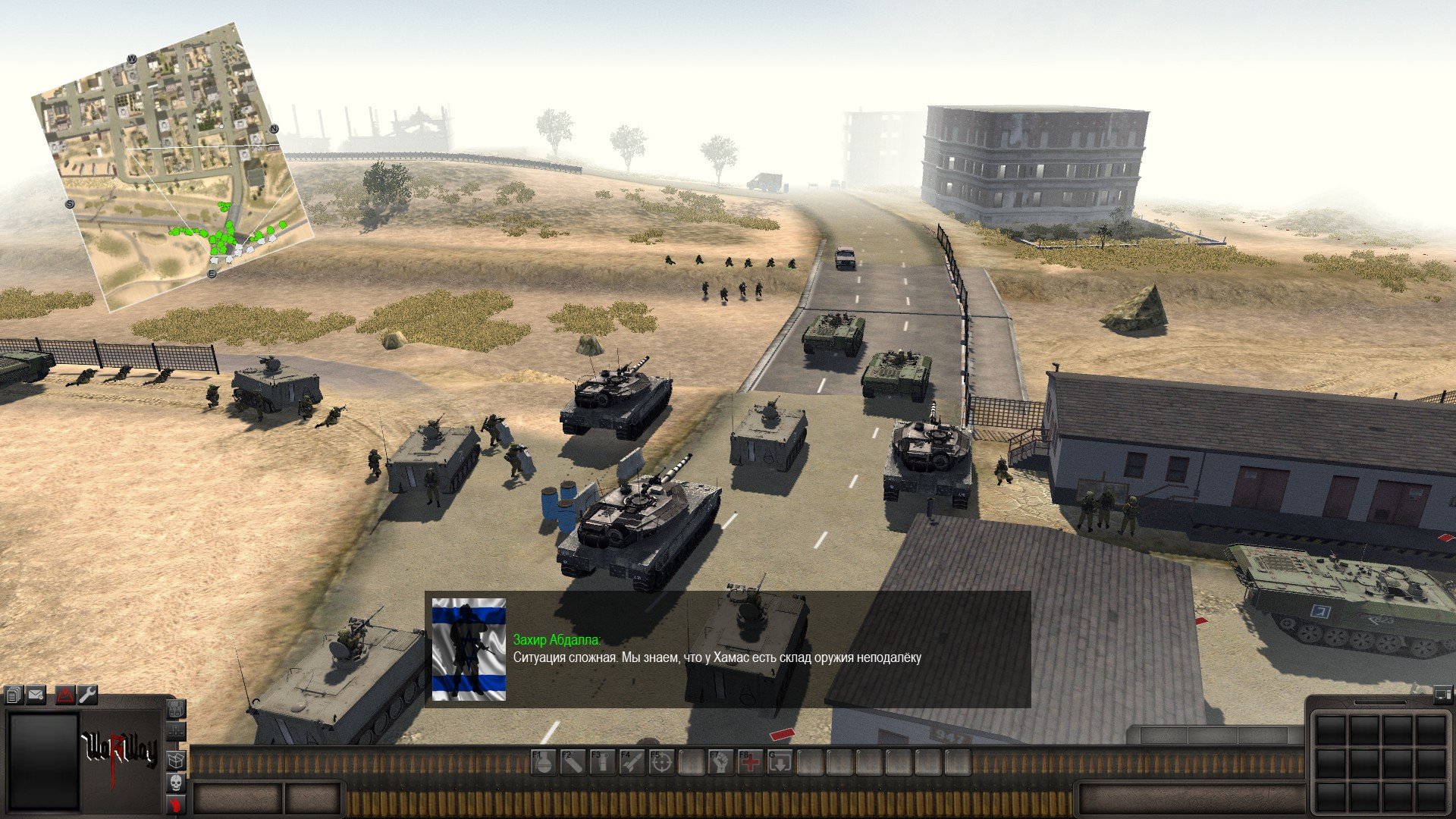Click the red alert triangle icon
1456x819 pixels.
pos(65,695)
